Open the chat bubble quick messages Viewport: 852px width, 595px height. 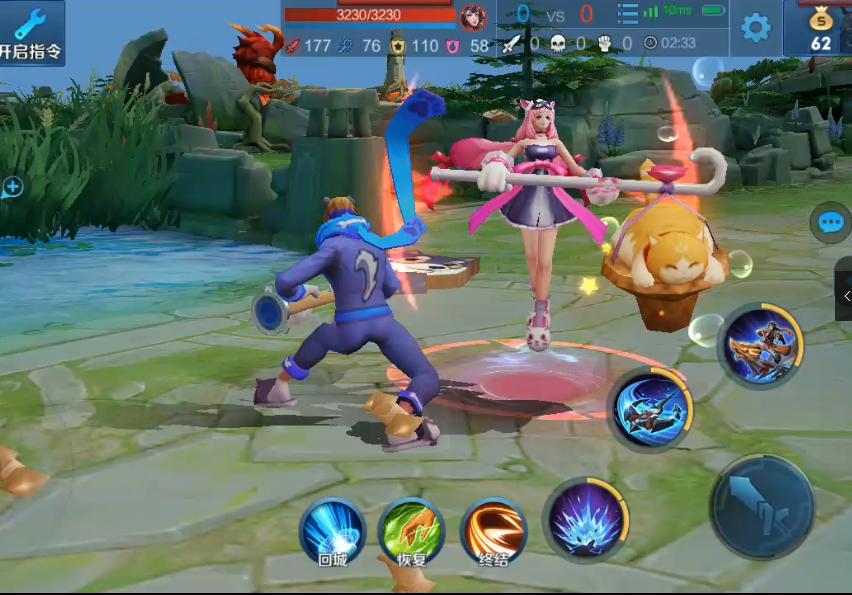coord(831,222)
